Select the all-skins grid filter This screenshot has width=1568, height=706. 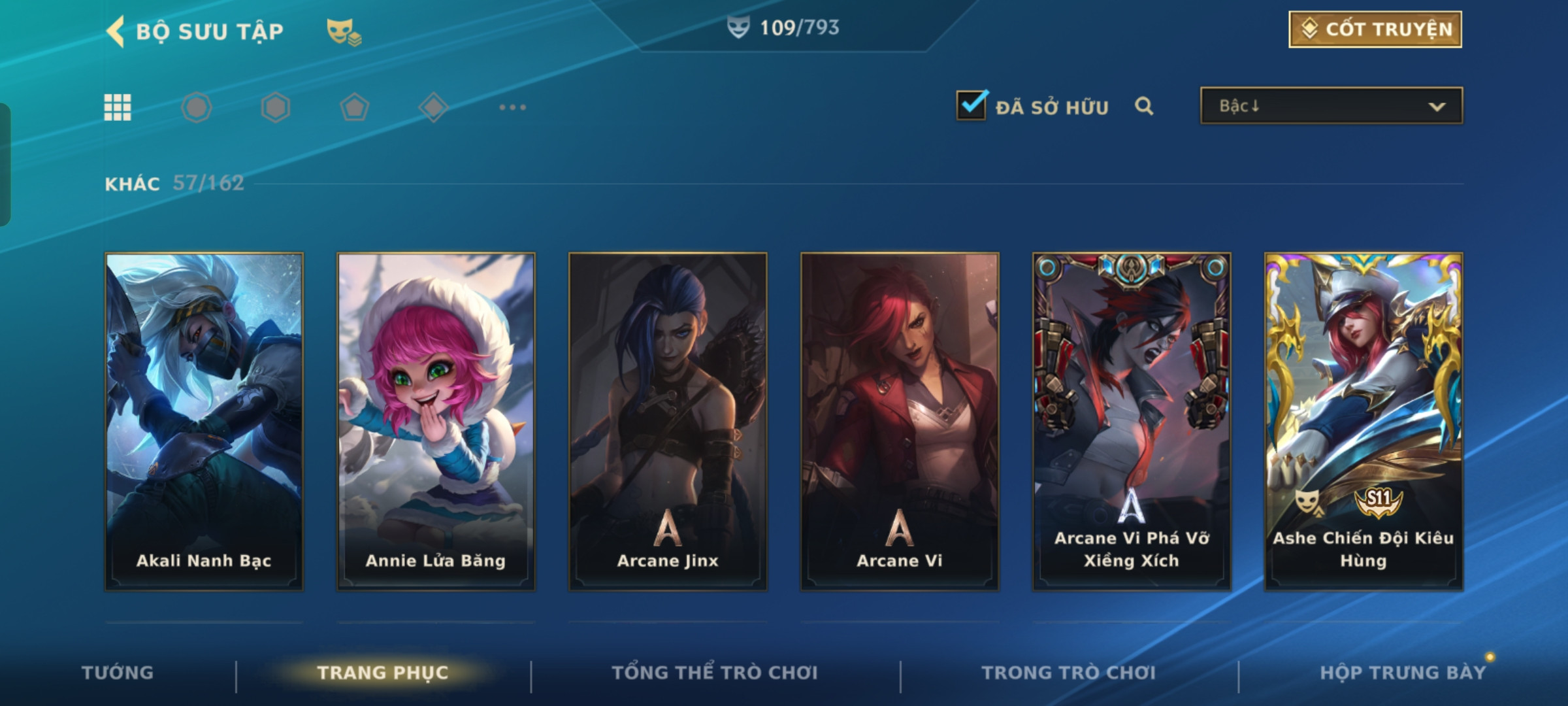[118, 107]
